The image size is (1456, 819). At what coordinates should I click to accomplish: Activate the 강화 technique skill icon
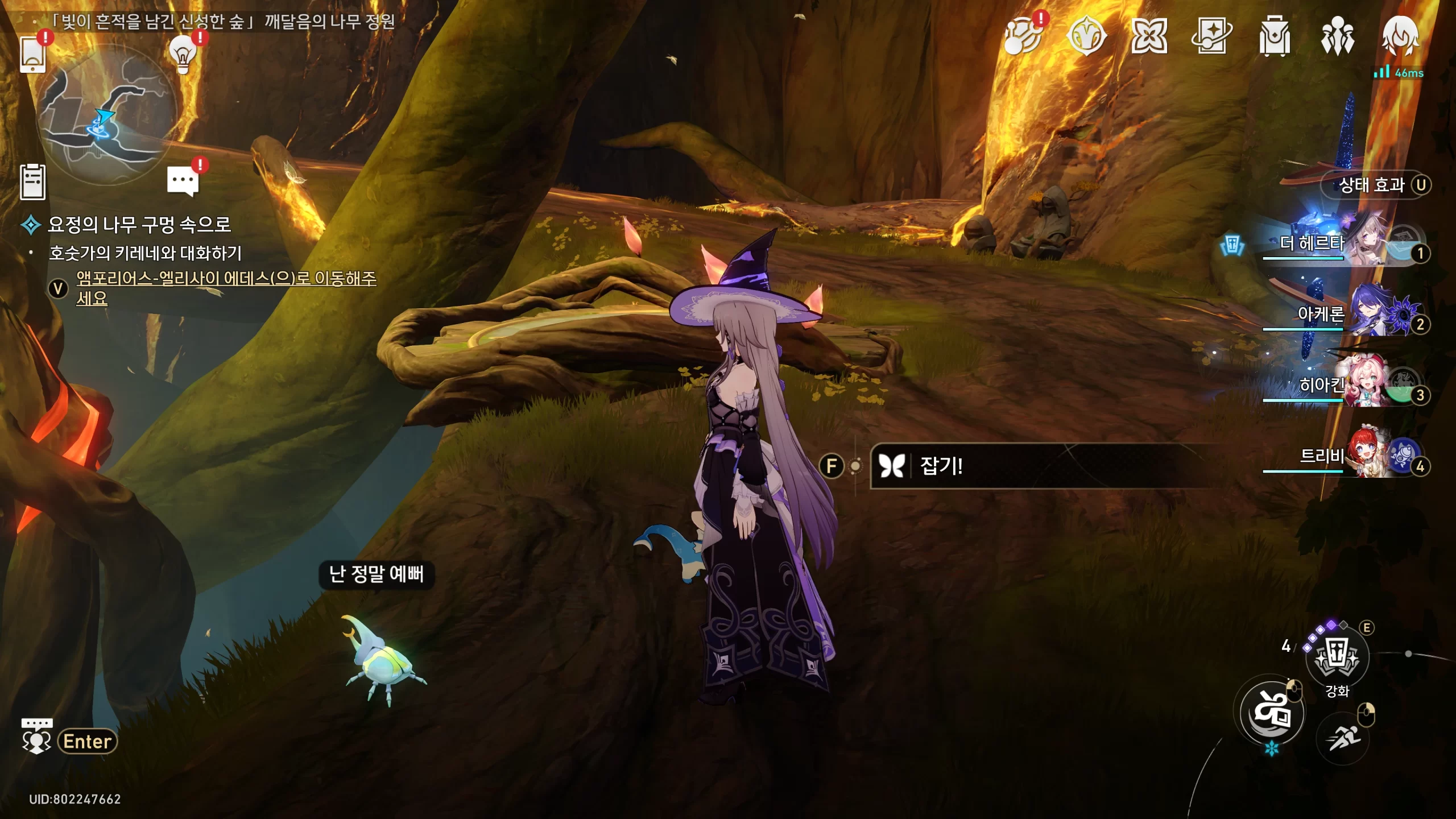tap(1337, 658)
